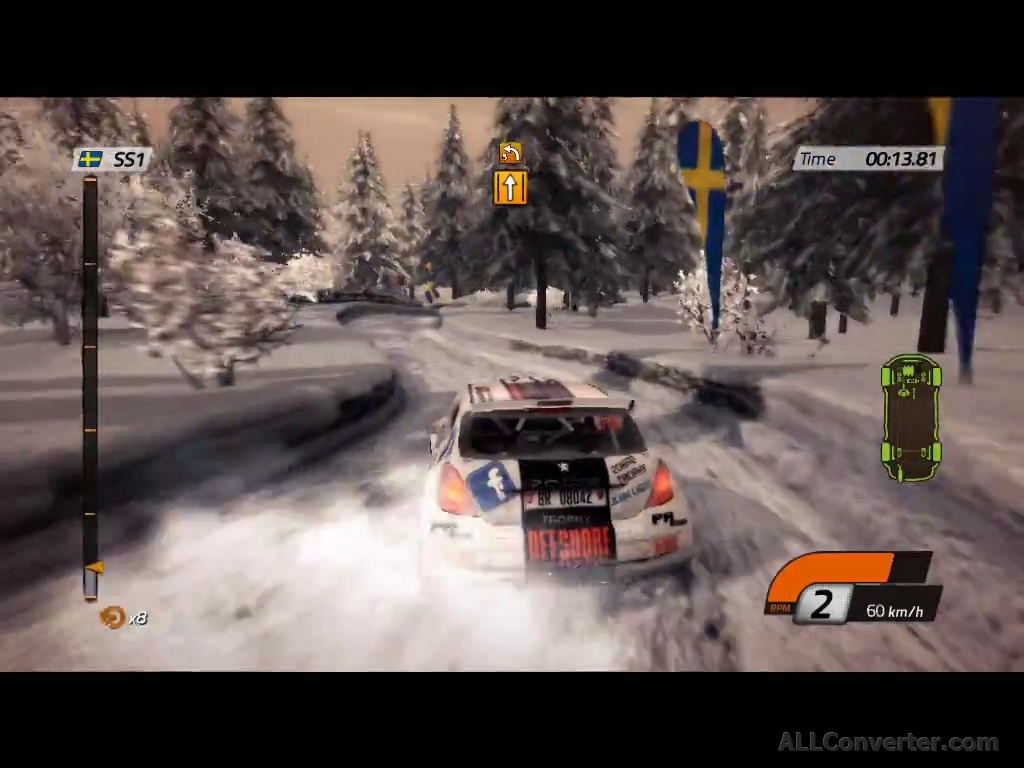
Task: Click the ALLConverter.com watermark
Action: 888,742
